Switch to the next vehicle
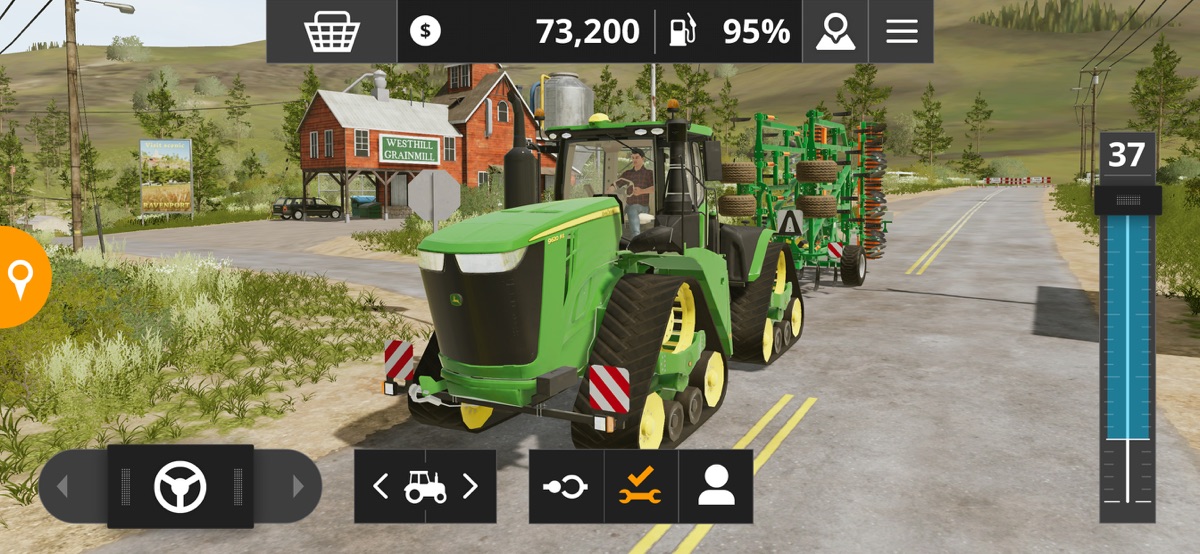This screenshot has height=554, width=1200. [470, 487]
